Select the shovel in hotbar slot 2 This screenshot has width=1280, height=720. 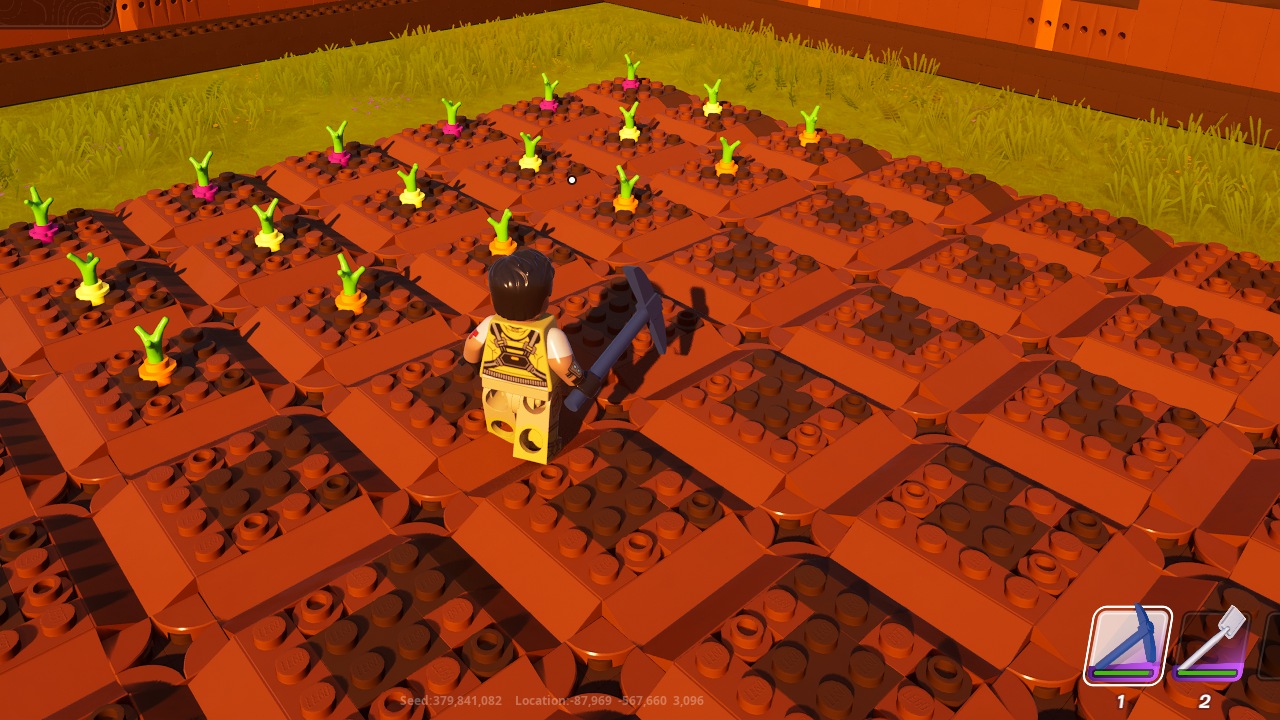pos(1205,645)
